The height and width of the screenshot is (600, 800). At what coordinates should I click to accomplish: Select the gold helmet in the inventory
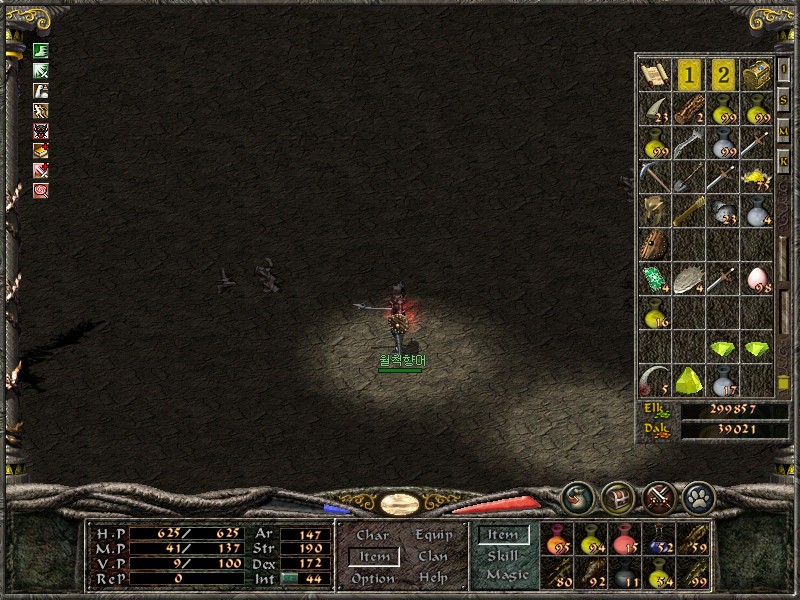click(655, 210)
